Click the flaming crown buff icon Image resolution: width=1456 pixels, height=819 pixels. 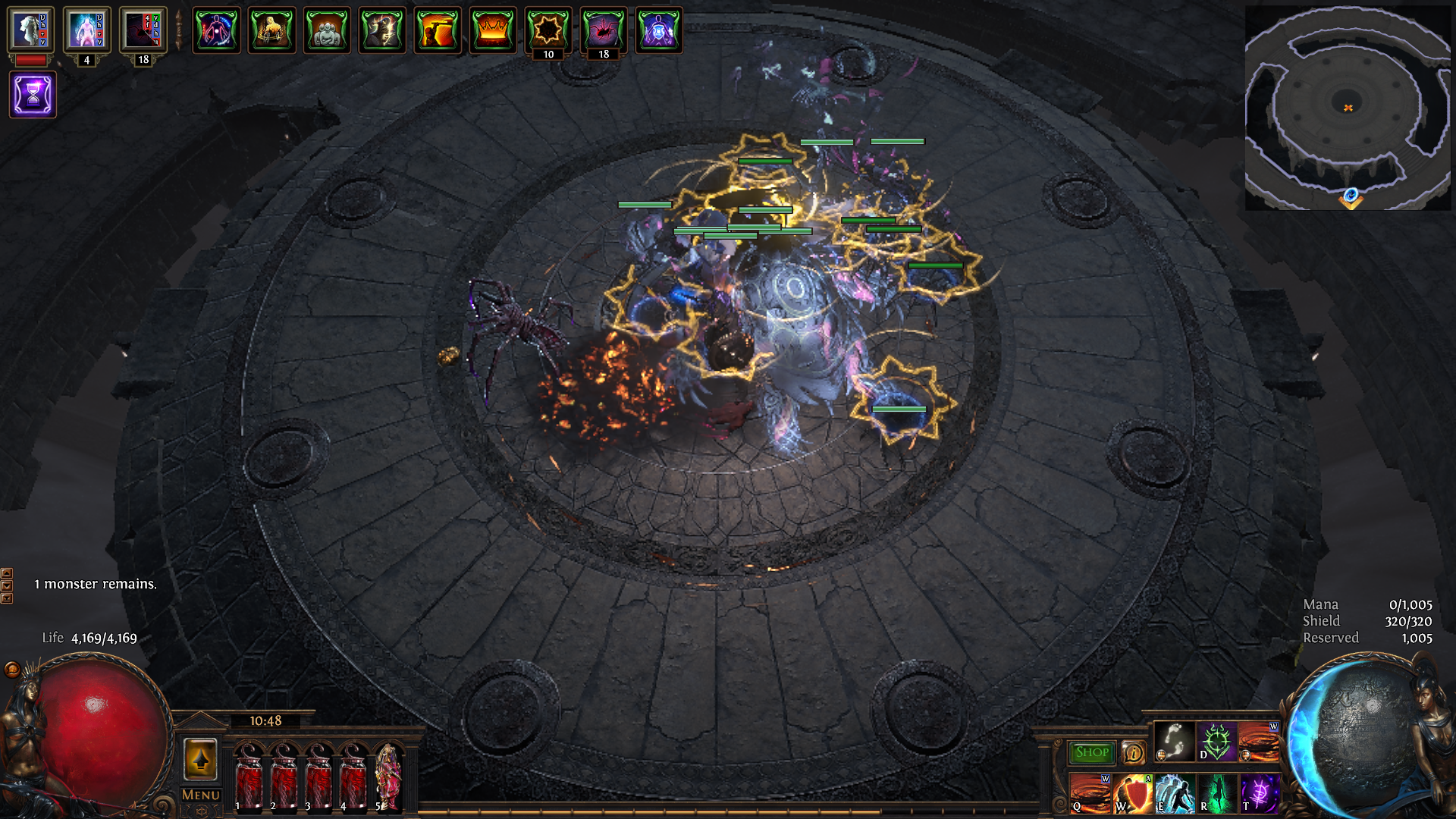click(493, 30)
